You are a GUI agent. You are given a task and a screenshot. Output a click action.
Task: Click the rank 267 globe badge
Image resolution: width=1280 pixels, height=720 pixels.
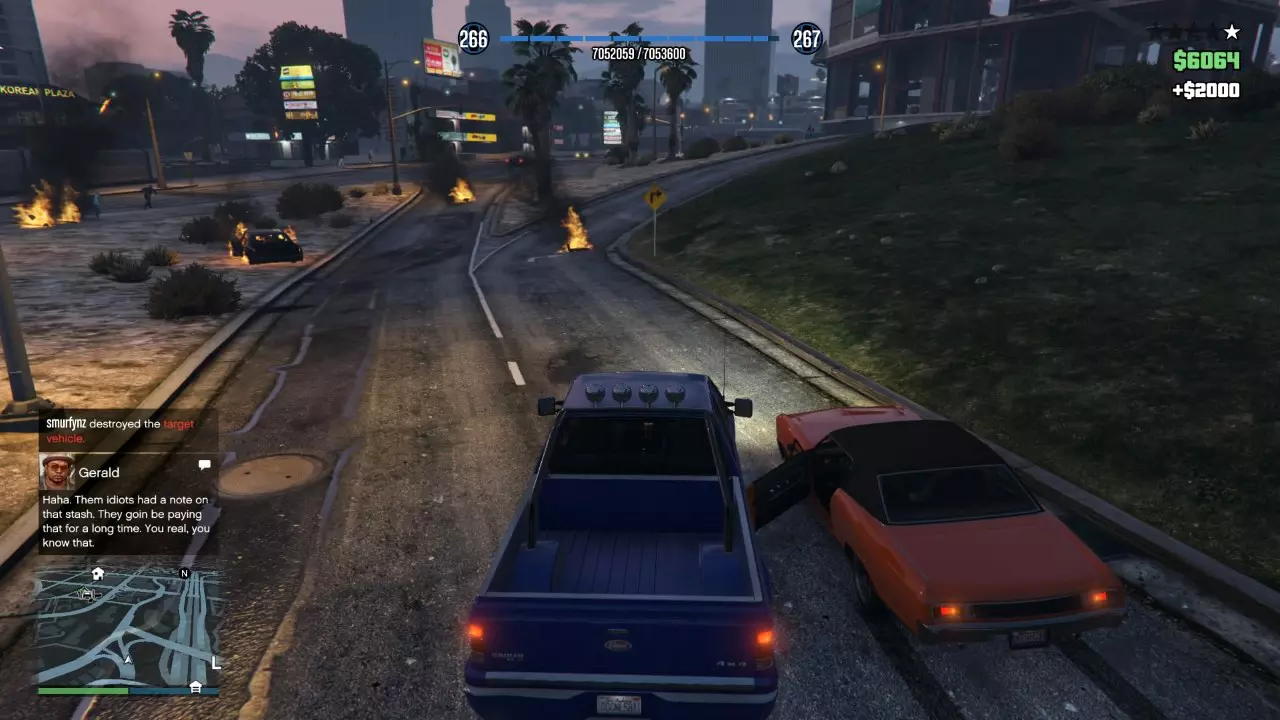[806, 39]
